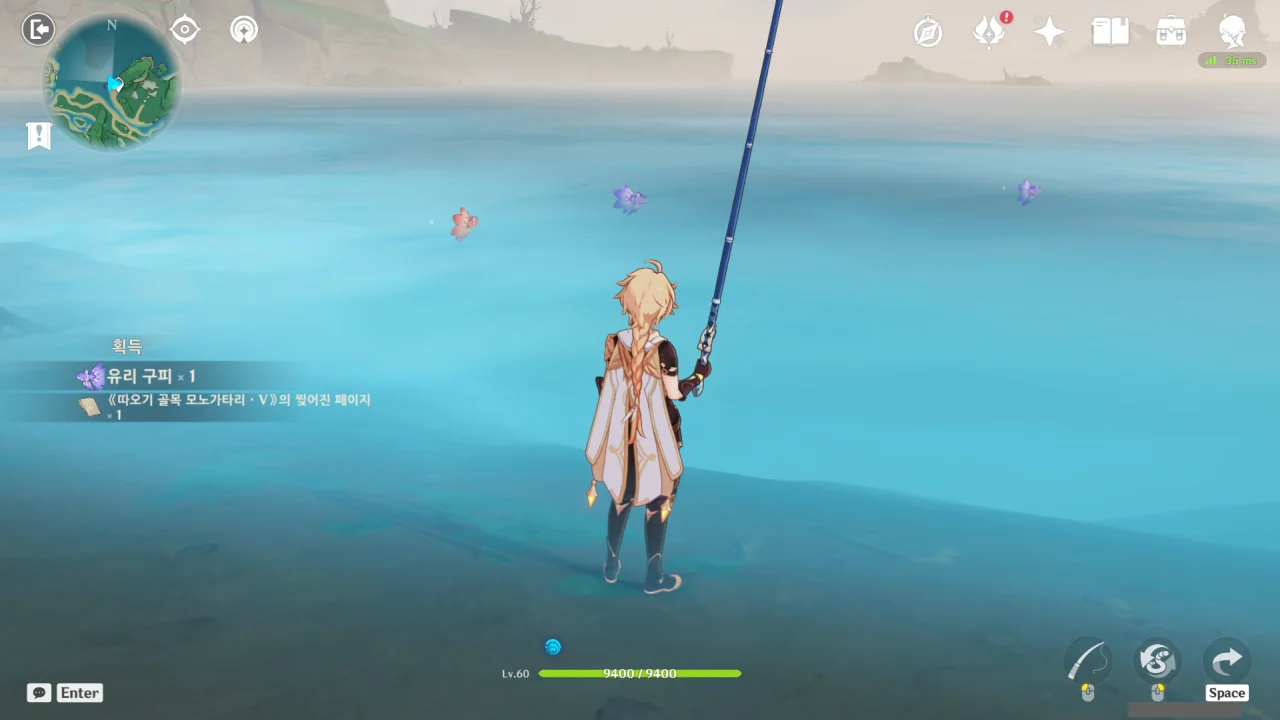Screen dimensions: 1280x720
Task: Open the Paimon menu icon
Action: click(1232, 31)
